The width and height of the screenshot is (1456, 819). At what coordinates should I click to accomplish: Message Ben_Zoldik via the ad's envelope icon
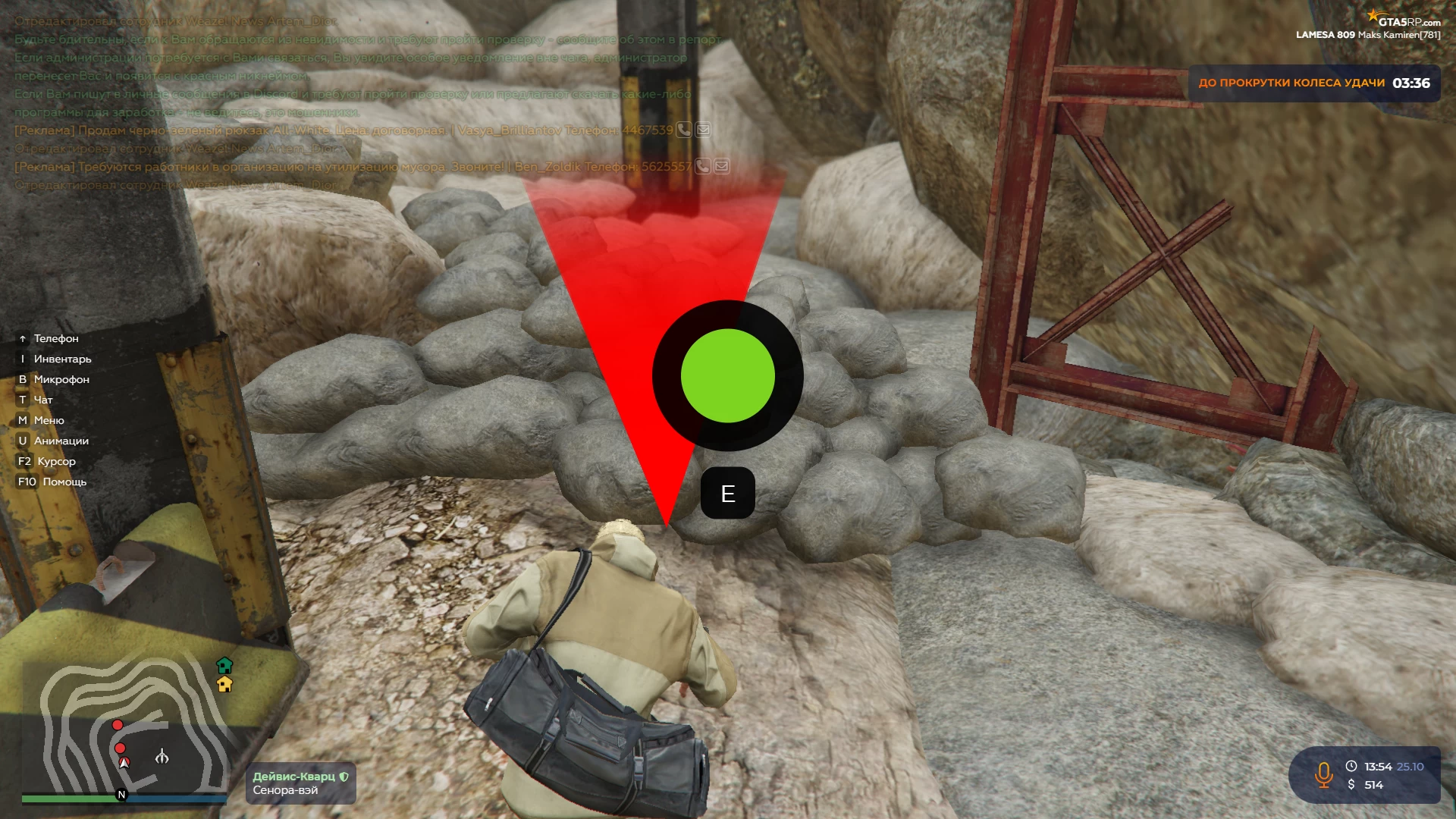point(722,166)
